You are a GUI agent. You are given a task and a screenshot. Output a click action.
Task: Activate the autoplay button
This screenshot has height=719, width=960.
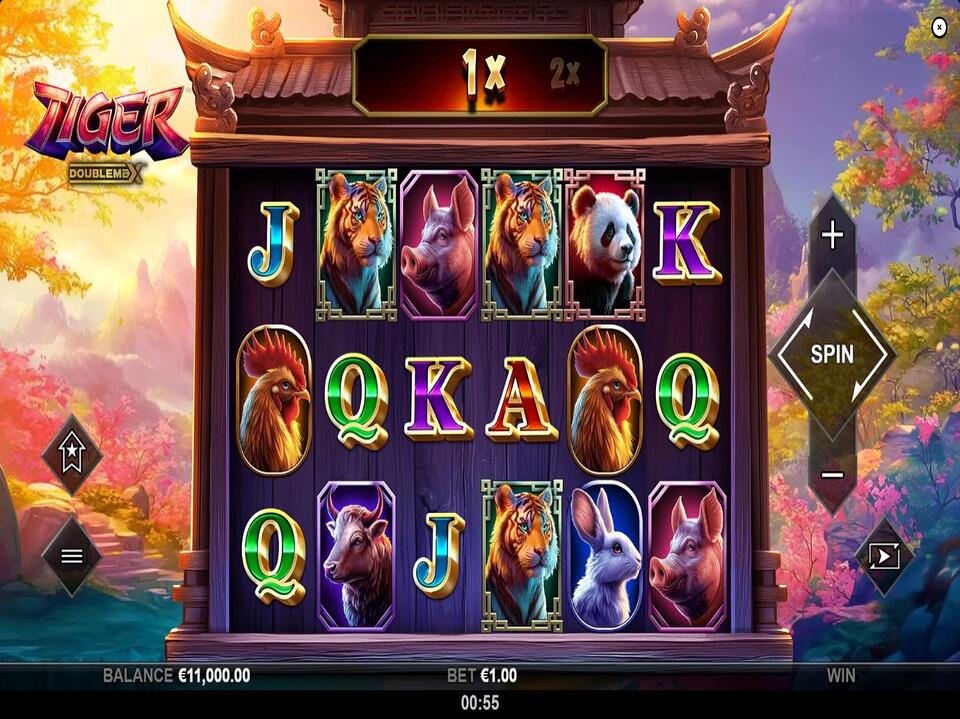point(885,556)
